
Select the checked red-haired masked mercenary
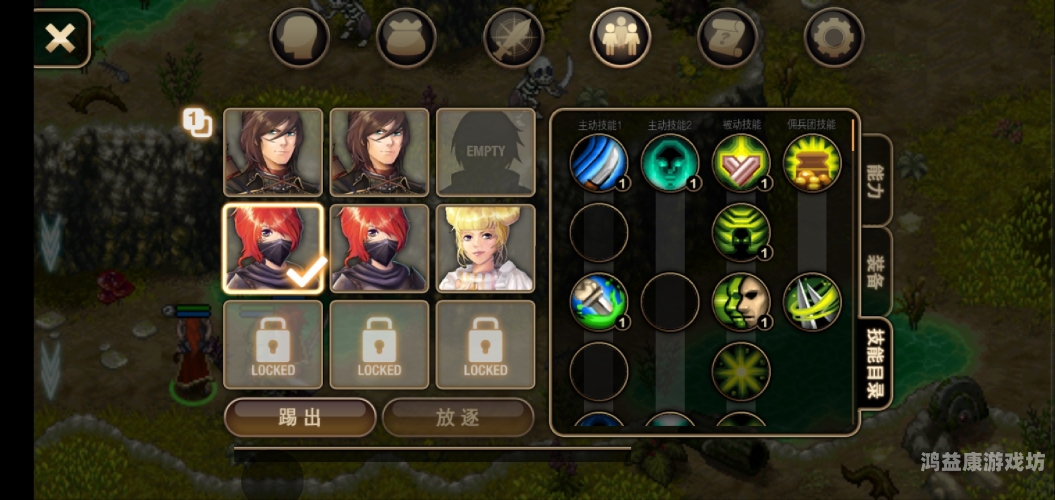273,248
